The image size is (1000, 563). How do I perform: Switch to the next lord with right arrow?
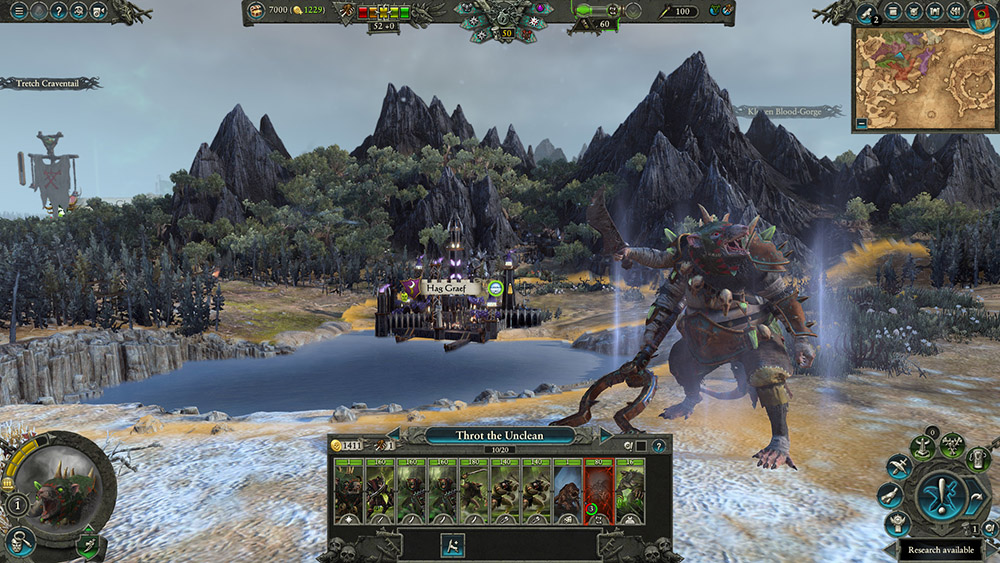pos(606,435)
